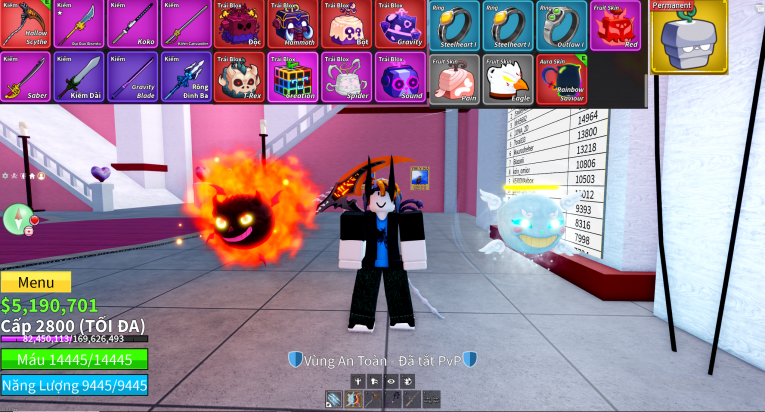
Task: Pick the T-Rex blox fruit
Action: (240, 77)
